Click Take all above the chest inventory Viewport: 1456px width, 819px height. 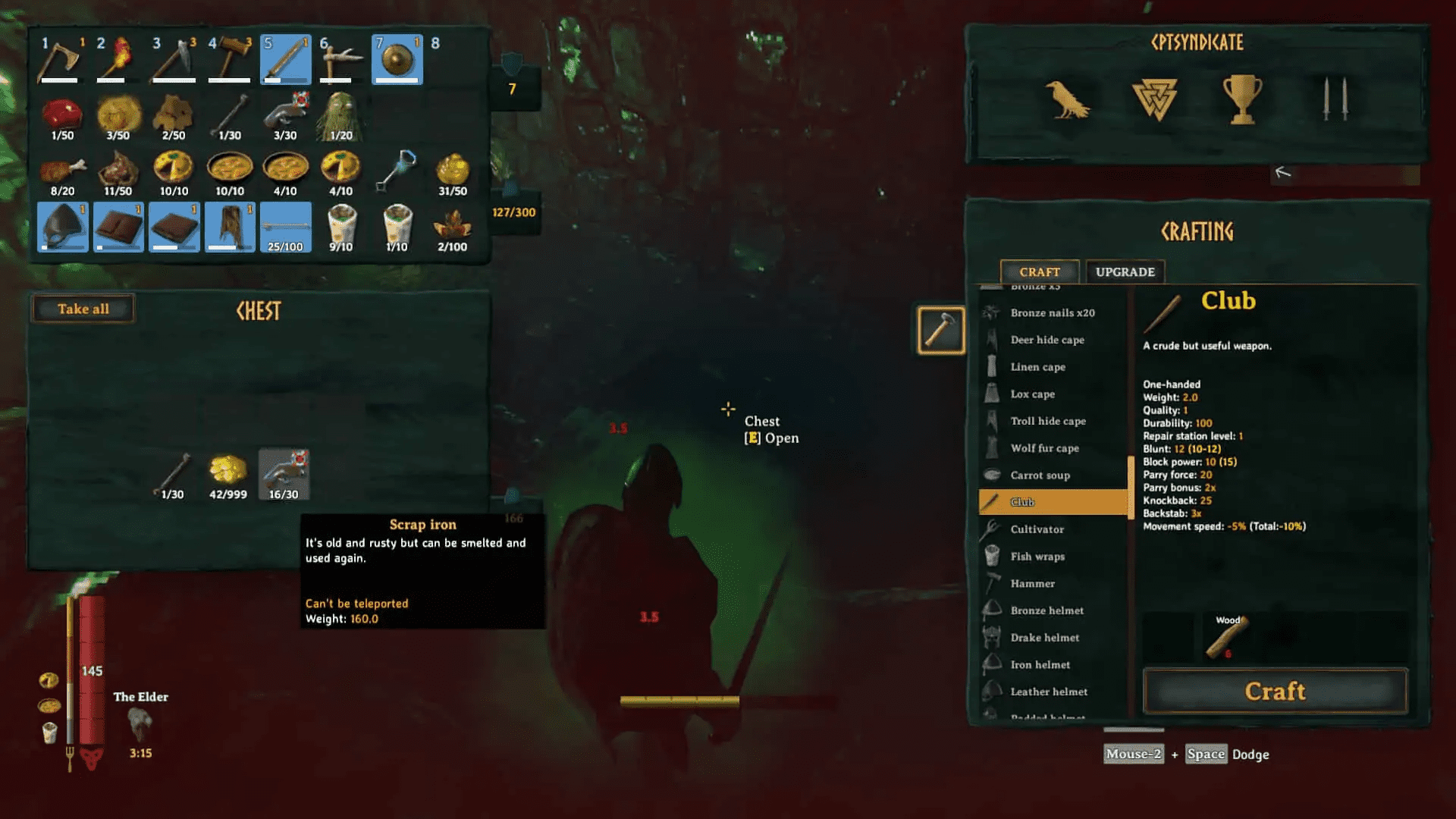pos(83,308)
